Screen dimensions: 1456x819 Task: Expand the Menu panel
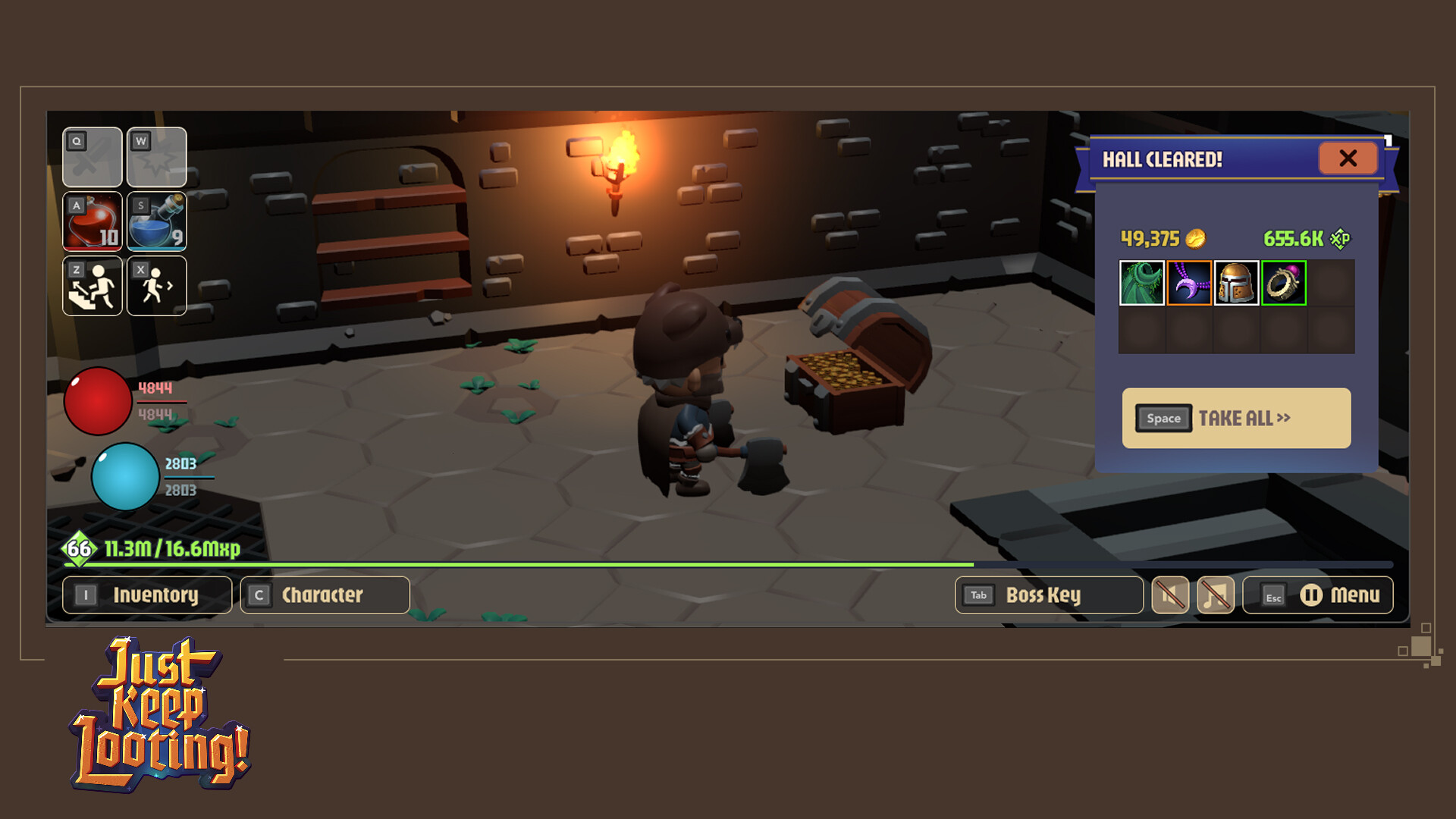point(1355,595)
